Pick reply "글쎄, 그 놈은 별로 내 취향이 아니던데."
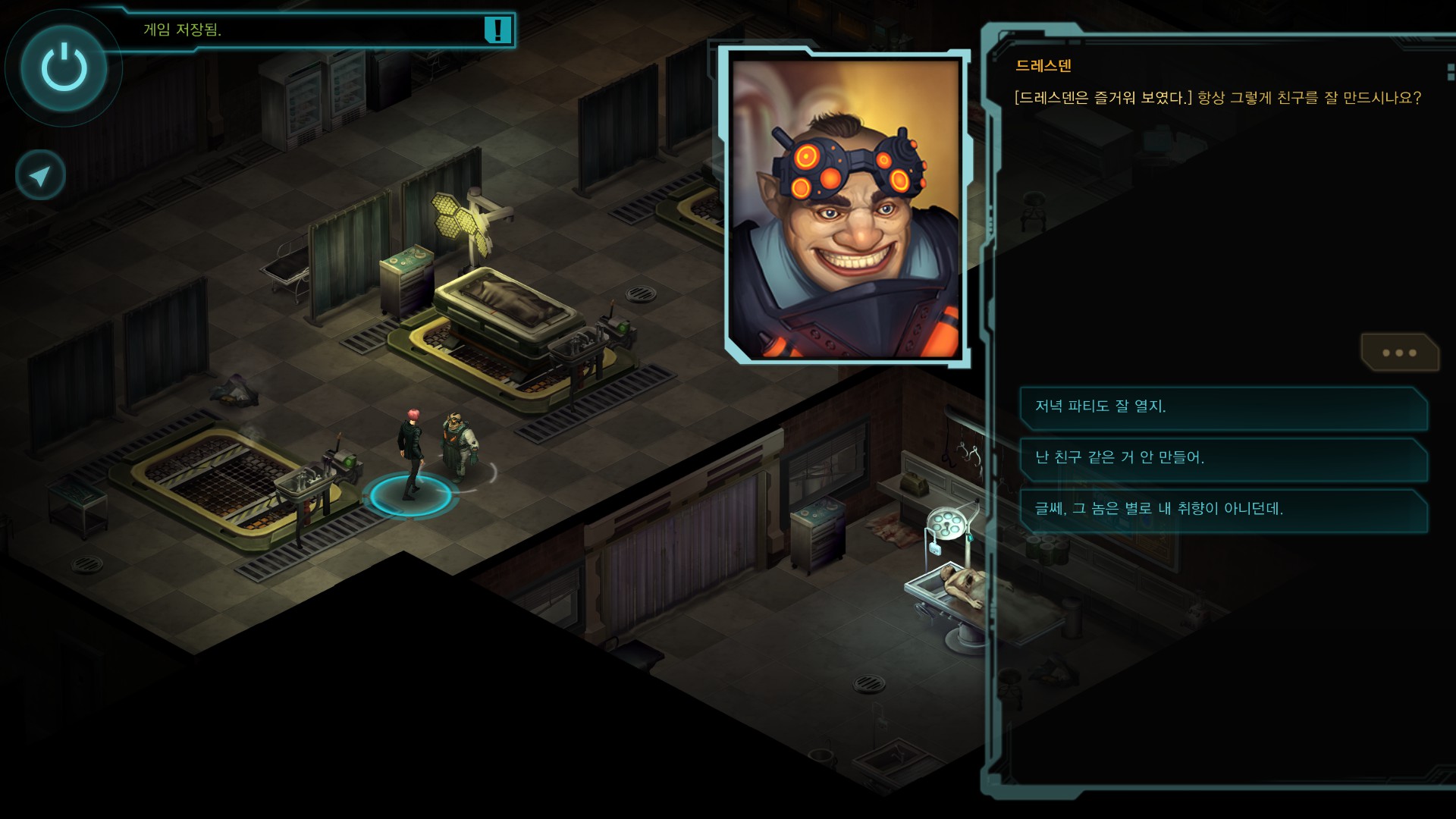Image resolution: width=1456 pixels, height=819 pixels. [x=1222, y=509]
